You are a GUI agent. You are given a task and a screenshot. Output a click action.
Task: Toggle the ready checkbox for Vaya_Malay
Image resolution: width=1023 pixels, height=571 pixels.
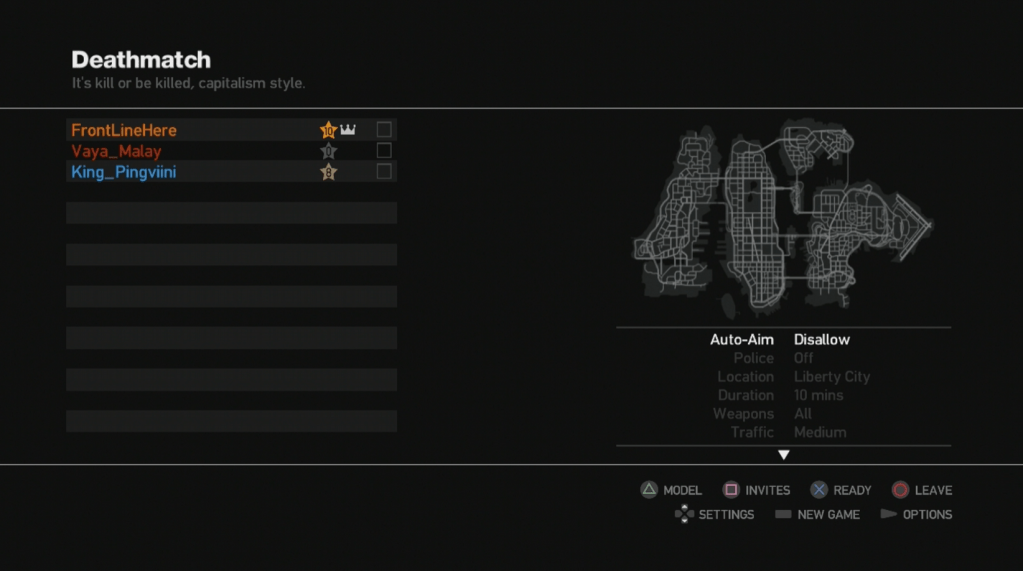tap(384, 150)
